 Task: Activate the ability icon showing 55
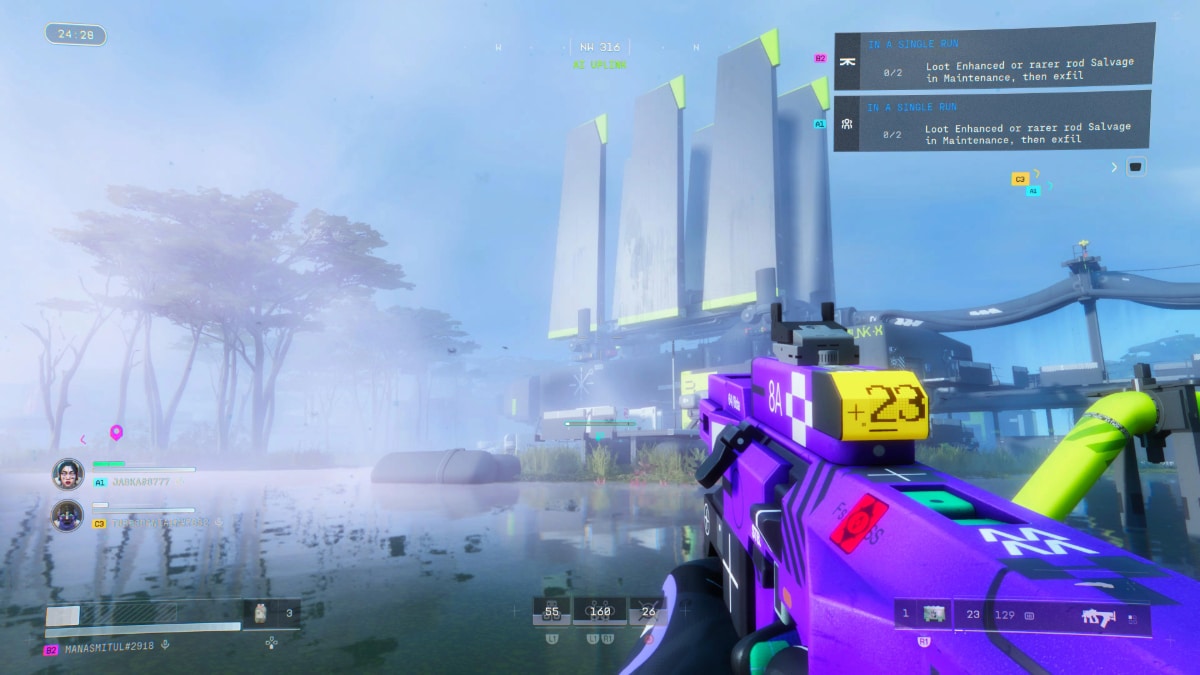[551, 611]
